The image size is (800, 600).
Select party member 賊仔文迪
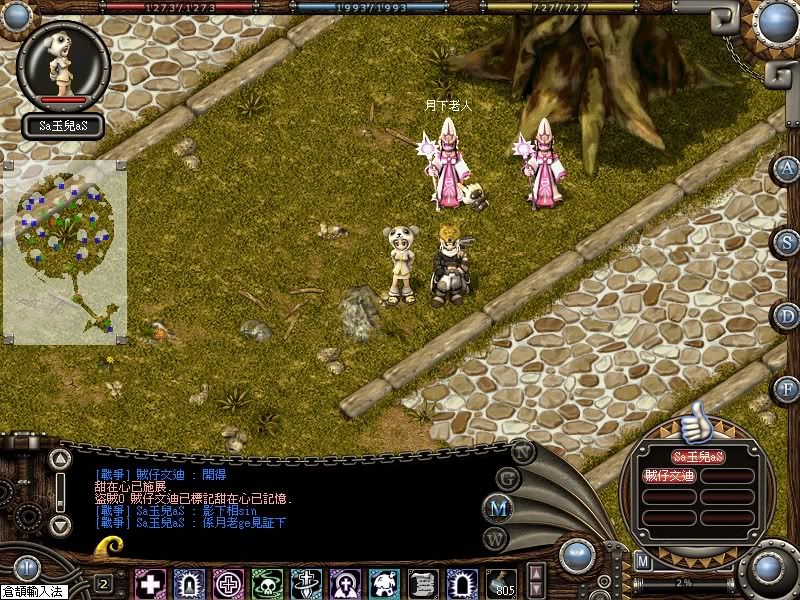669,476
